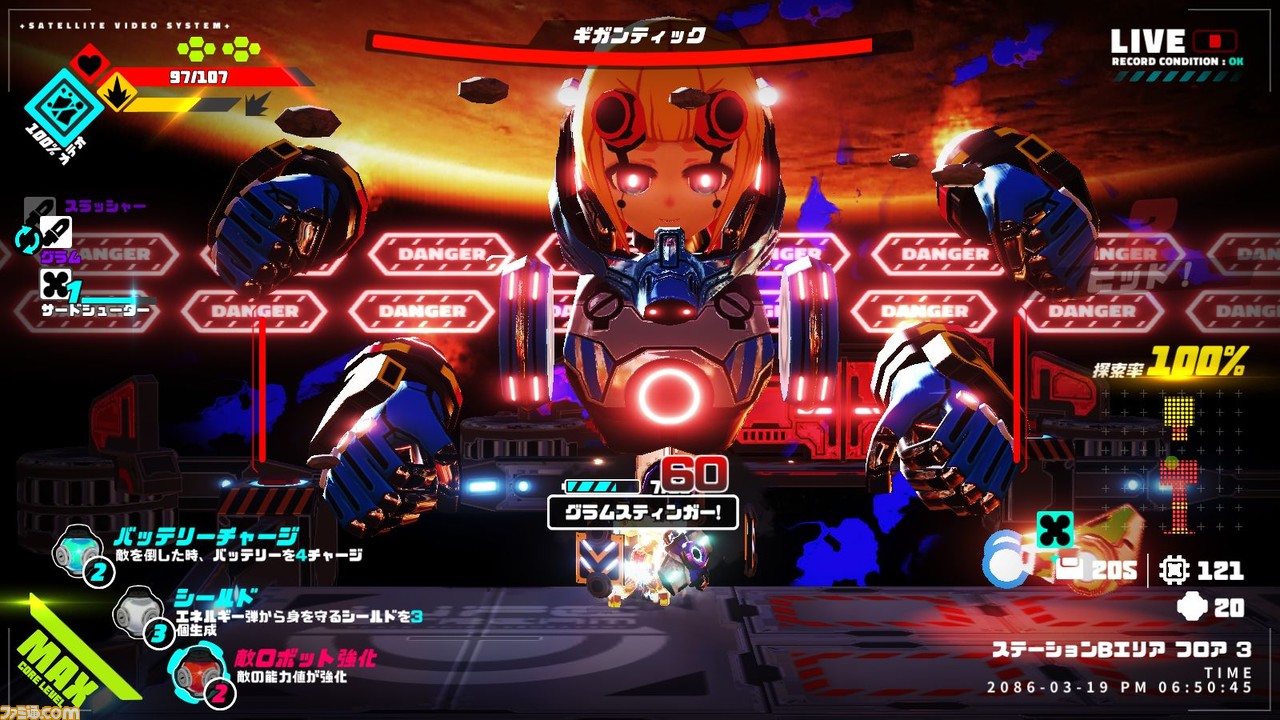
Task: Select the Third Shooter sub-weapon icon
Action: tap(54, 285)
